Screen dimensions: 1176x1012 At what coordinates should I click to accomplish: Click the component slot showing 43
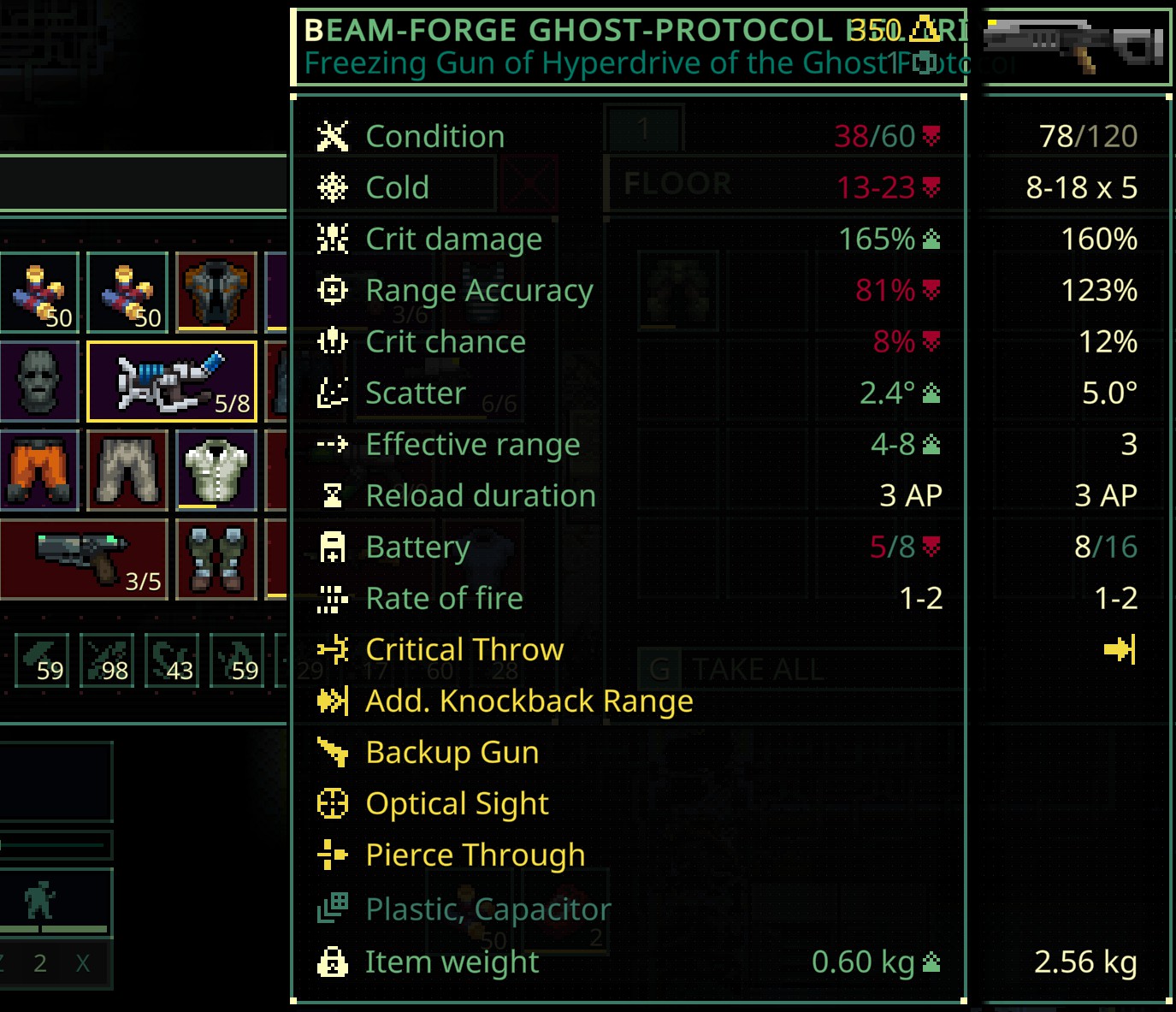click(x=172, y=660)
